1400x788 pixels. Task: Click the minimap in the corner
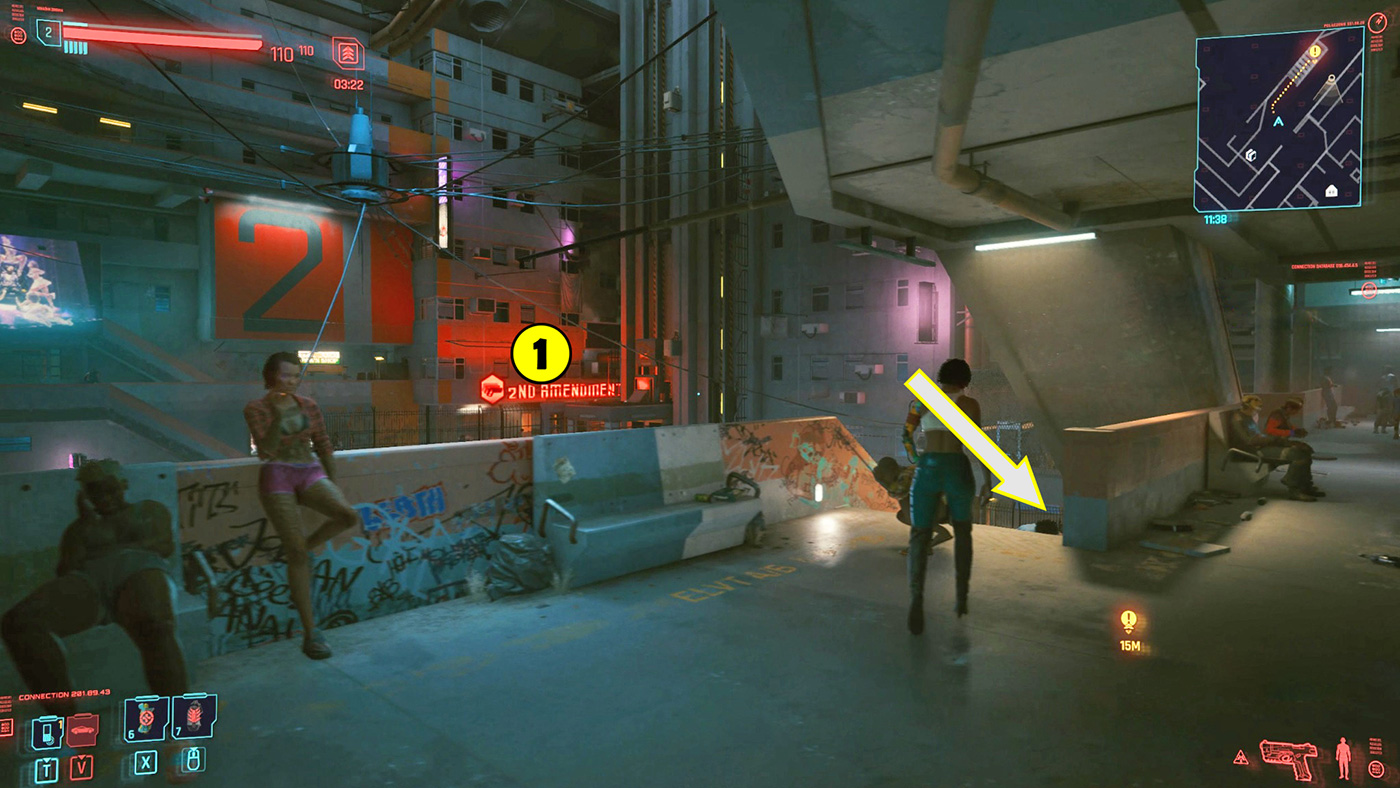tap(1278, 120)
